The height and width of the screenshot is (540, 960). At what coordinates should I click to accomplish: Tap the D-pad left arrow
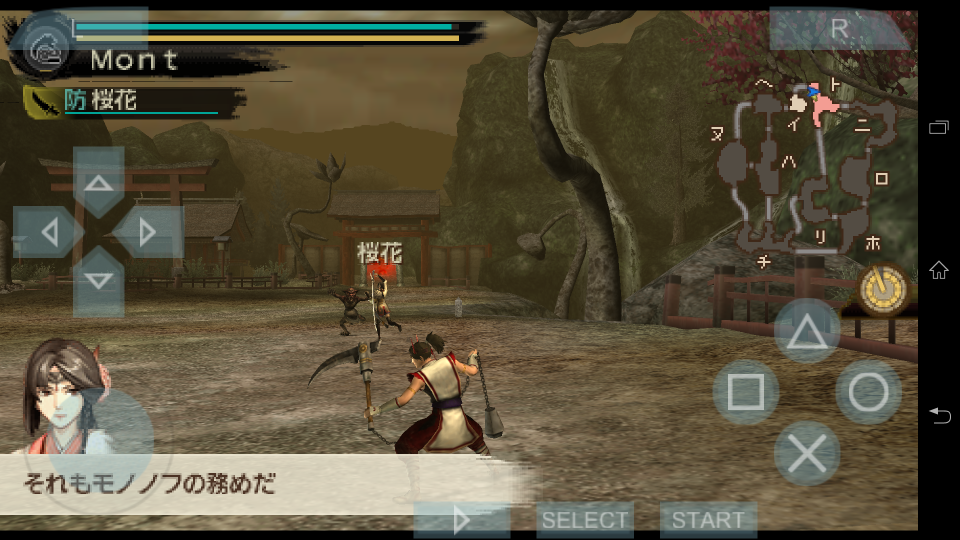click(x=48, y=232)
